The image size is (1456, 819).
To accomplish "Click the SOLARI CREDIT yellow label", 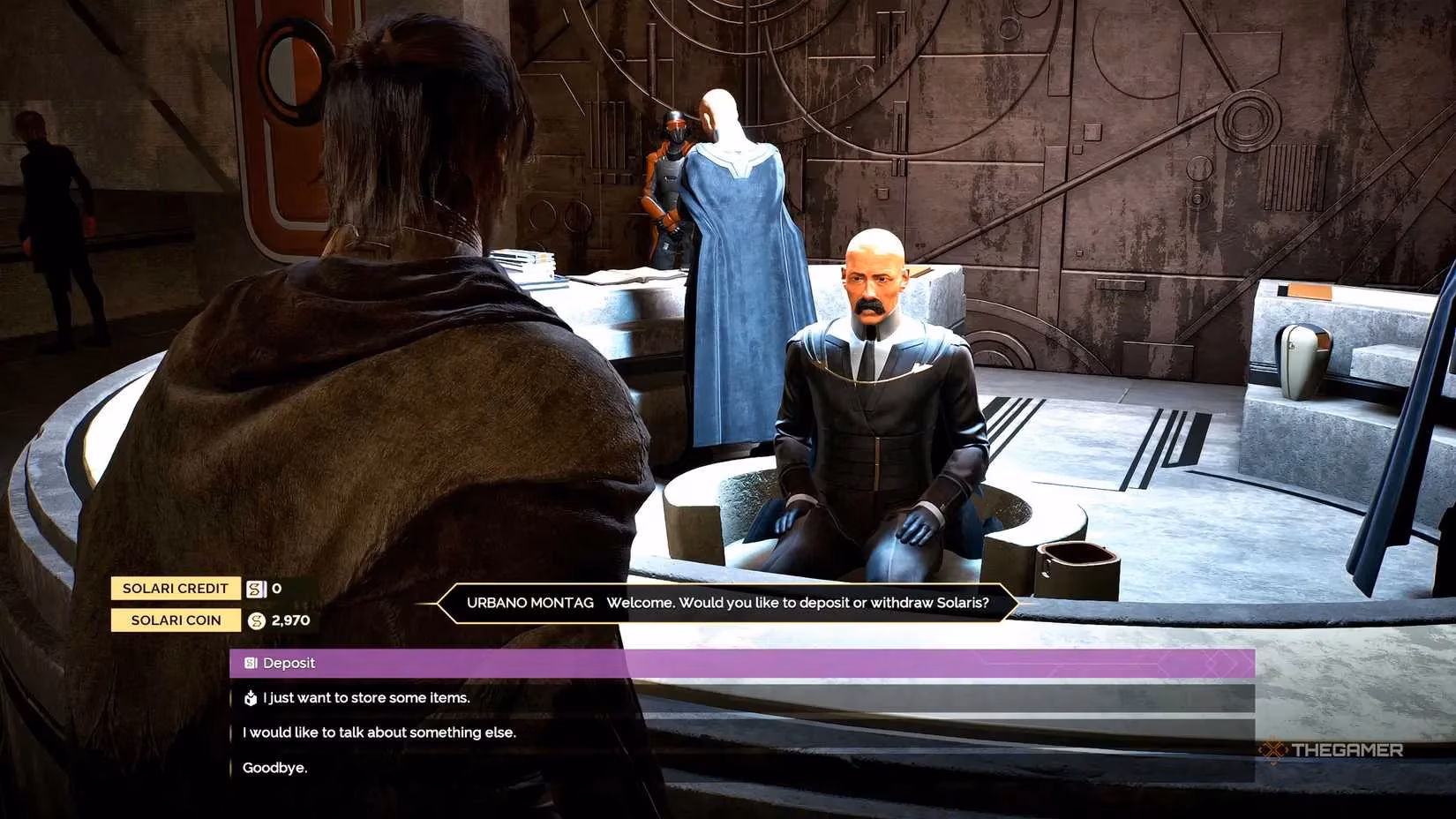I will [175, 588].
